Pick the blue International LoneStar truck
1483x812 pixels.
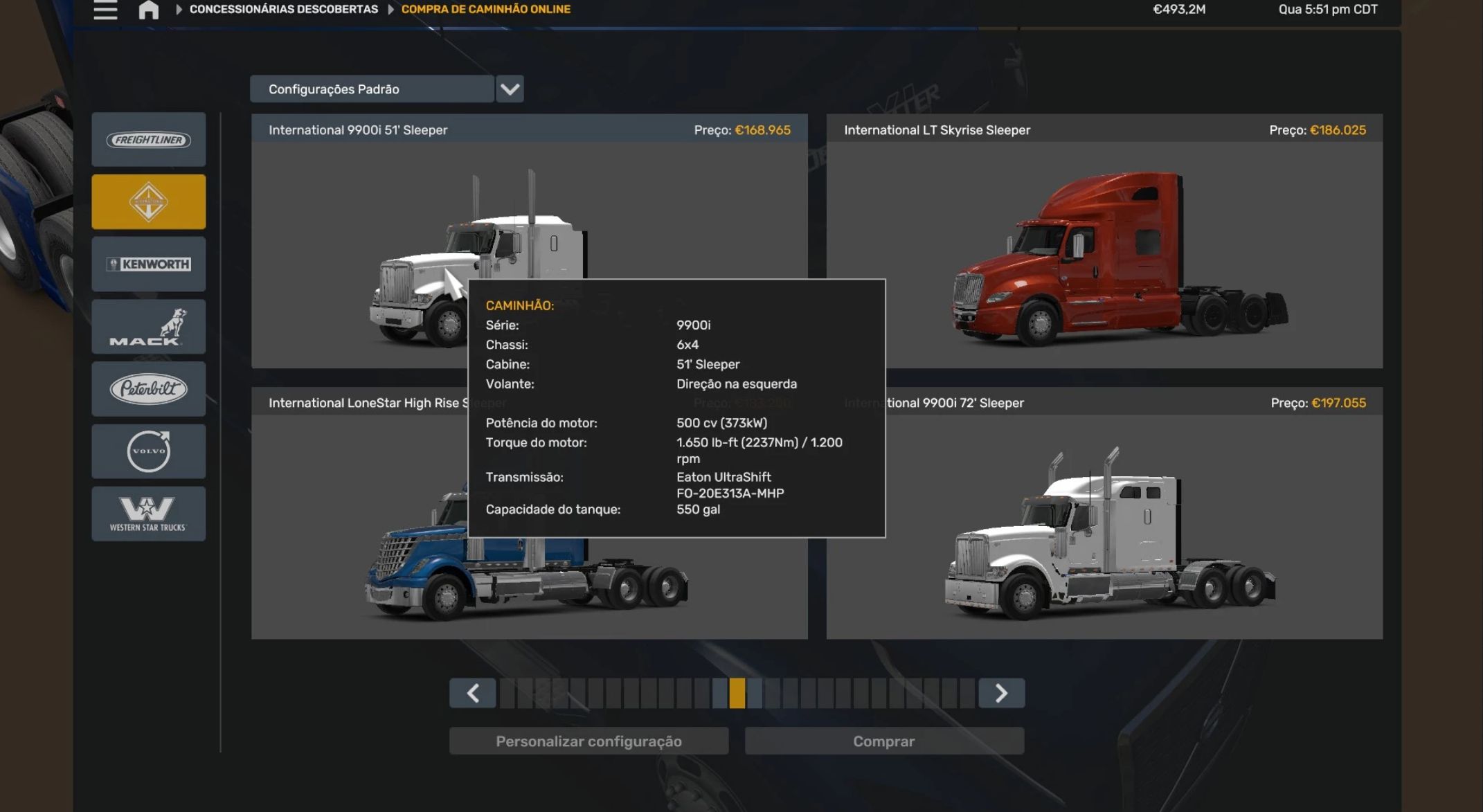(x=360, y=554)
